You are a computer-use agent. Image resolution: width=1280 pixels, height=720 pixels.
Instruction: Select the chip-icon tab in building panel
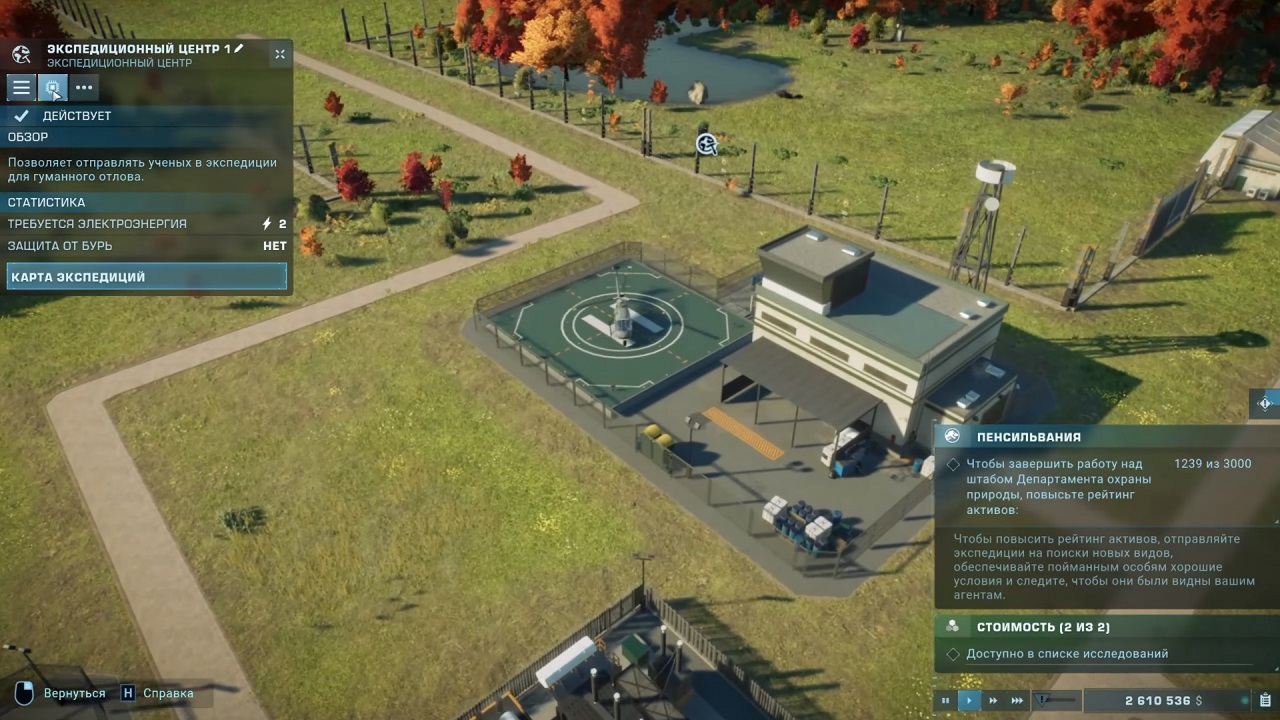click(53, 88)
